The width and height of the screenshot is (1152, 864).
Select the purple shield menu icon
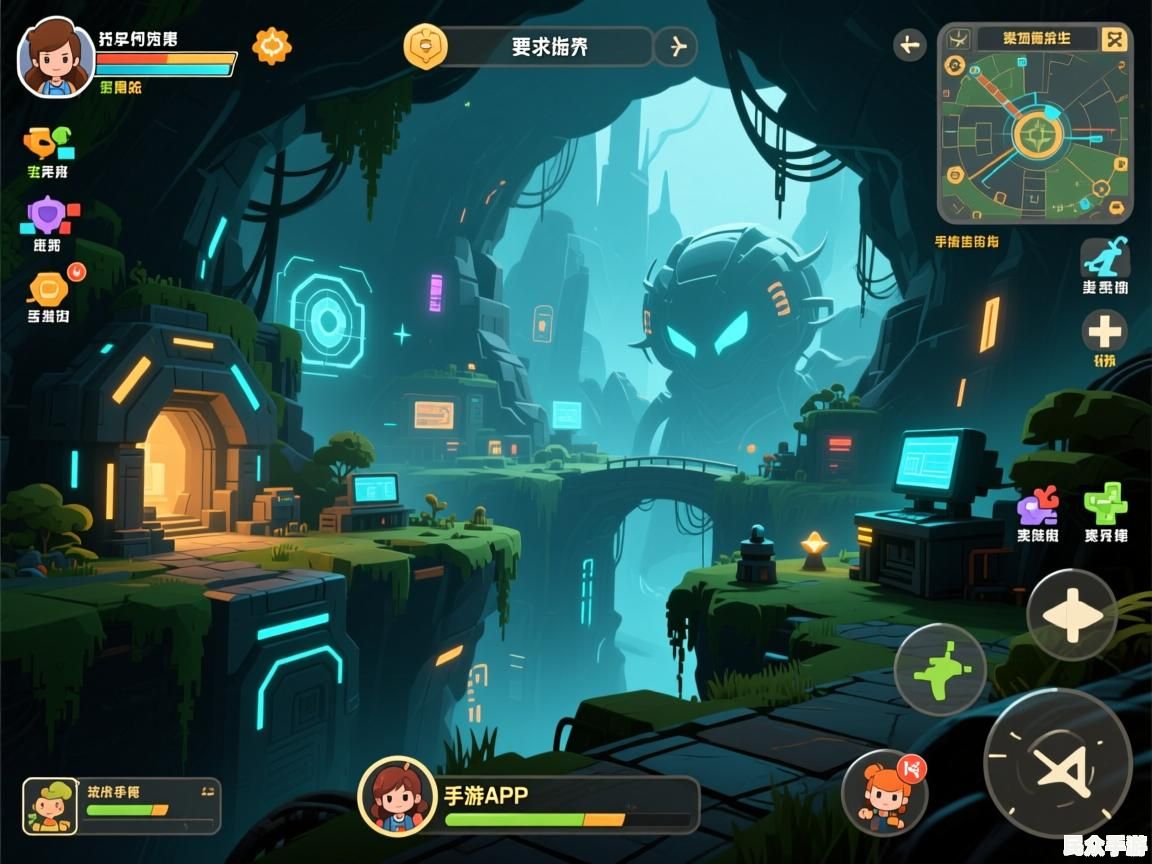[x=47, y=216]
